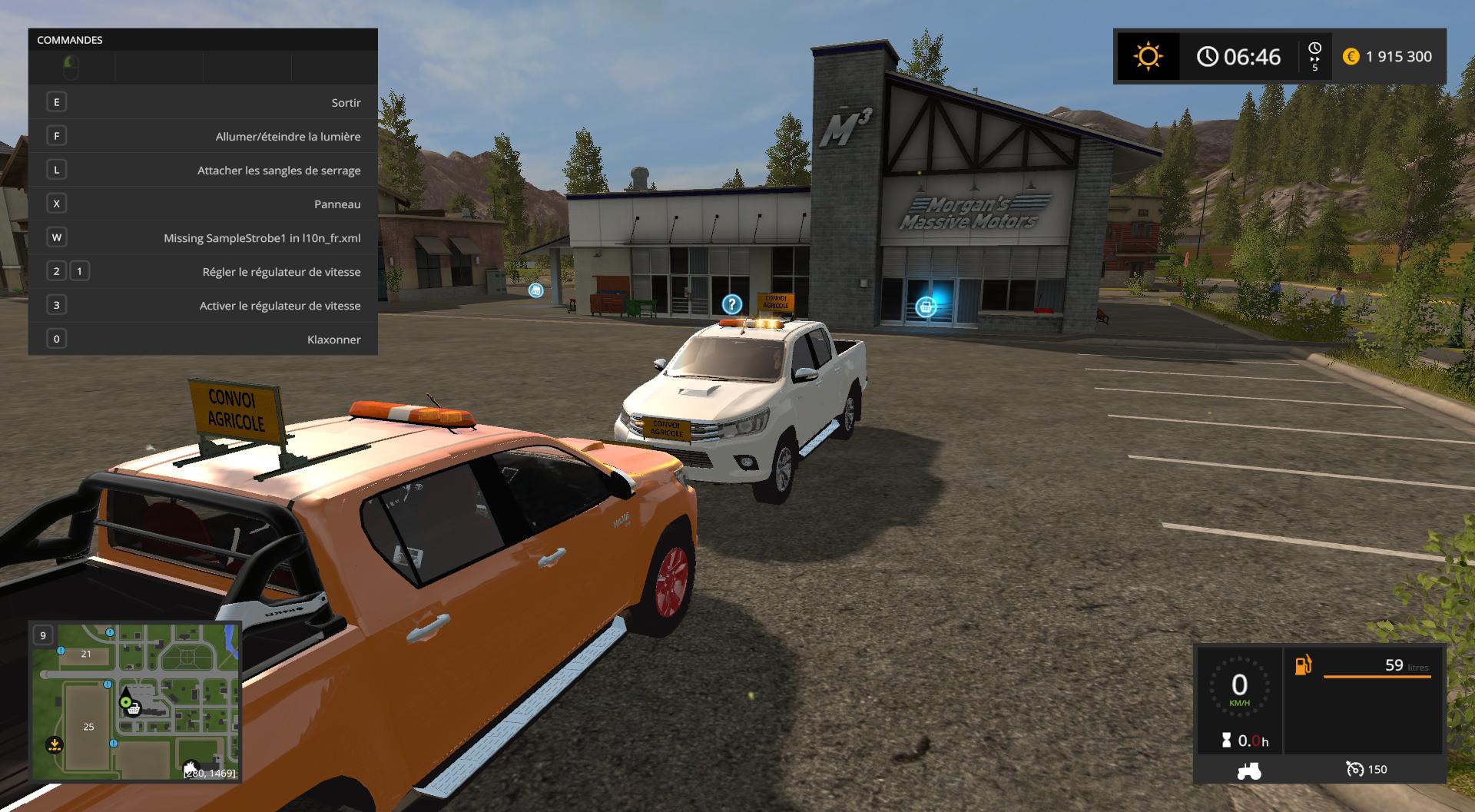Click the euro coin money icon
This screenshot has width=1475, height=812.
pos(1351,56)
